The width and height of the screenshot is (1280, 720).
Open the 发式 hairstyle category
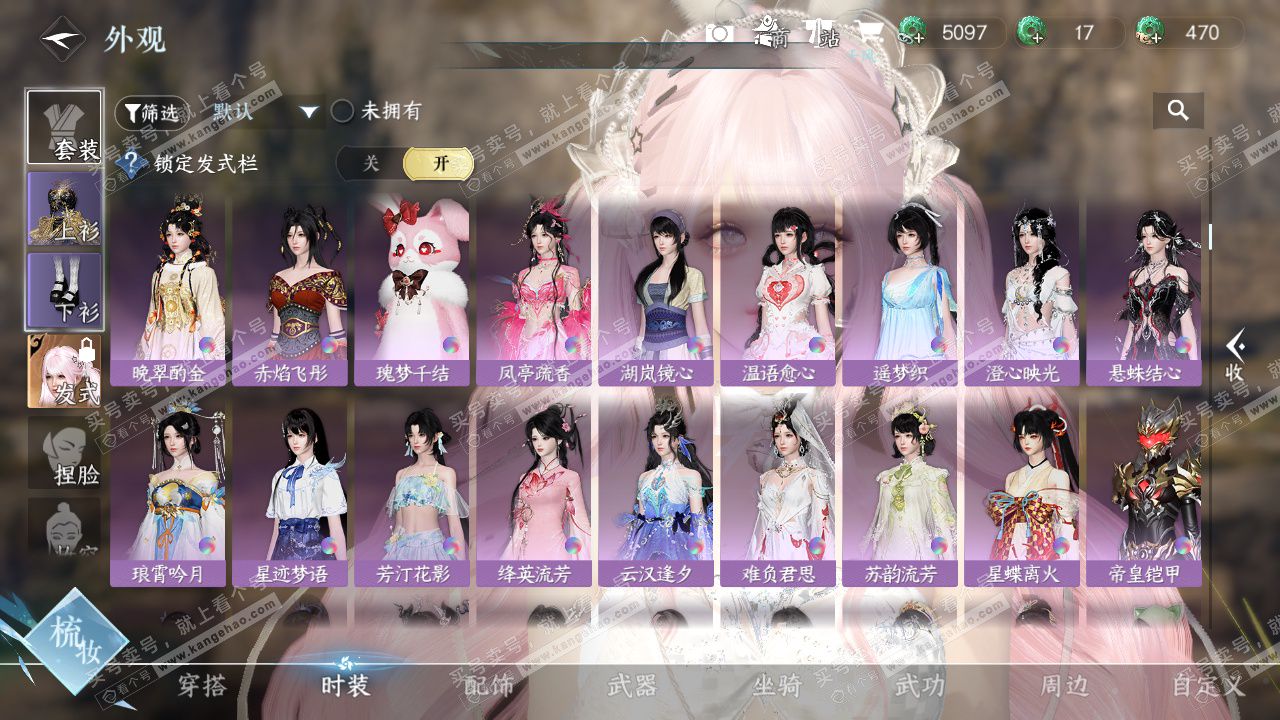tap(64, 371)
